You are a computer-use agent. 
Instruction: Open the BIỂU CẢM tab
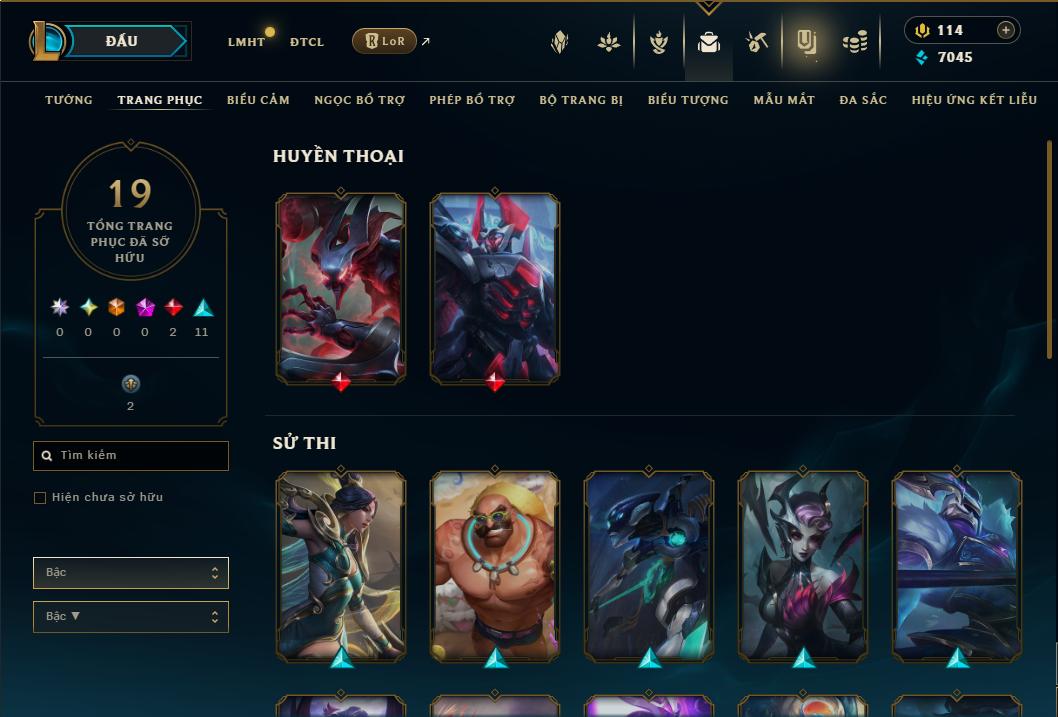point(258,100)
